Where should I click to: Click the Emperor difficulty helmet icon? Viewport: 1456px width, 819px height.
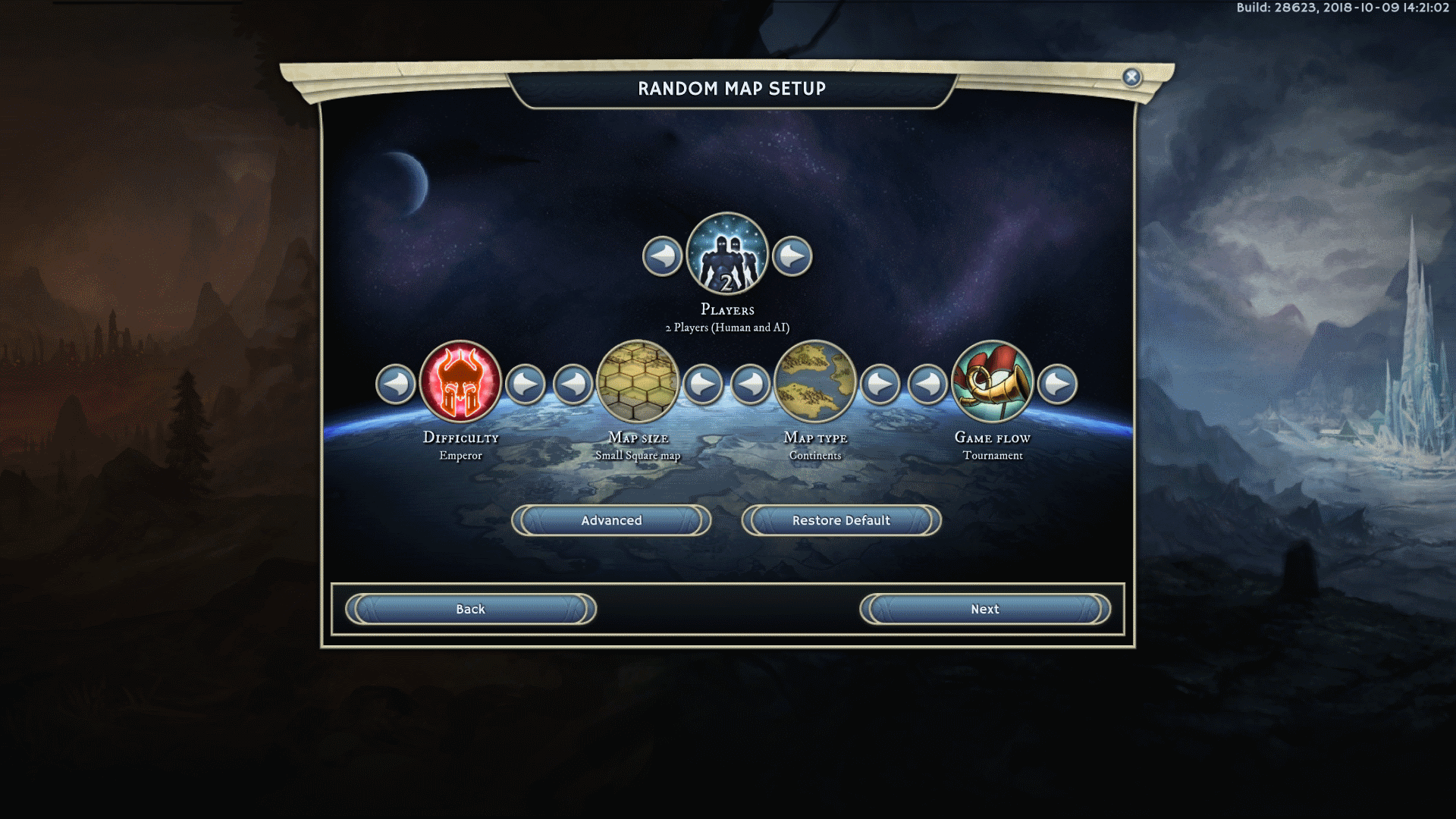[x=460, y=381]
